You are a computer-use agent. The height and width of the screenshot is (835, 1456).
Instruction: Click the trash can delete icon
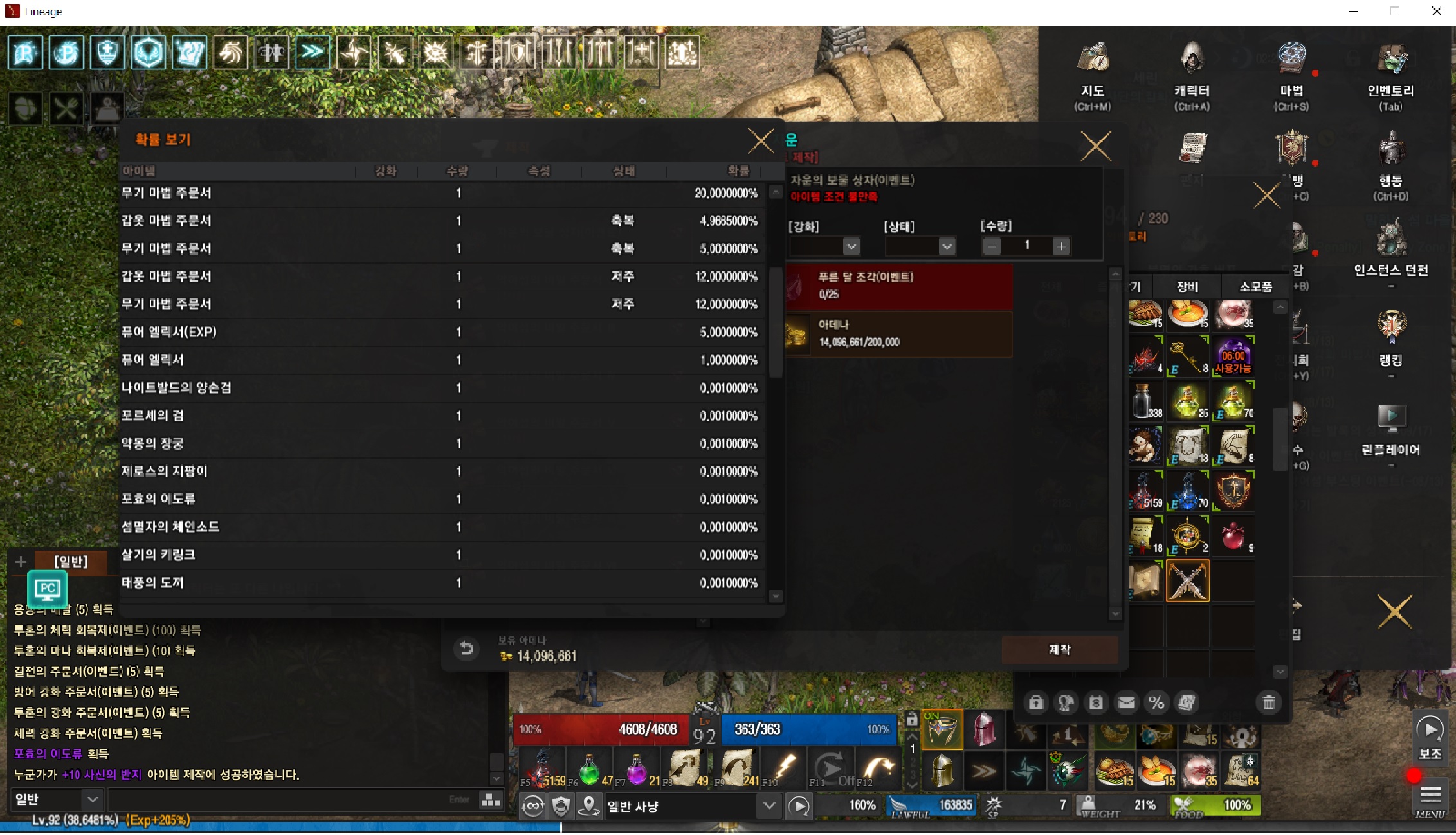[x=1268, y=702]
